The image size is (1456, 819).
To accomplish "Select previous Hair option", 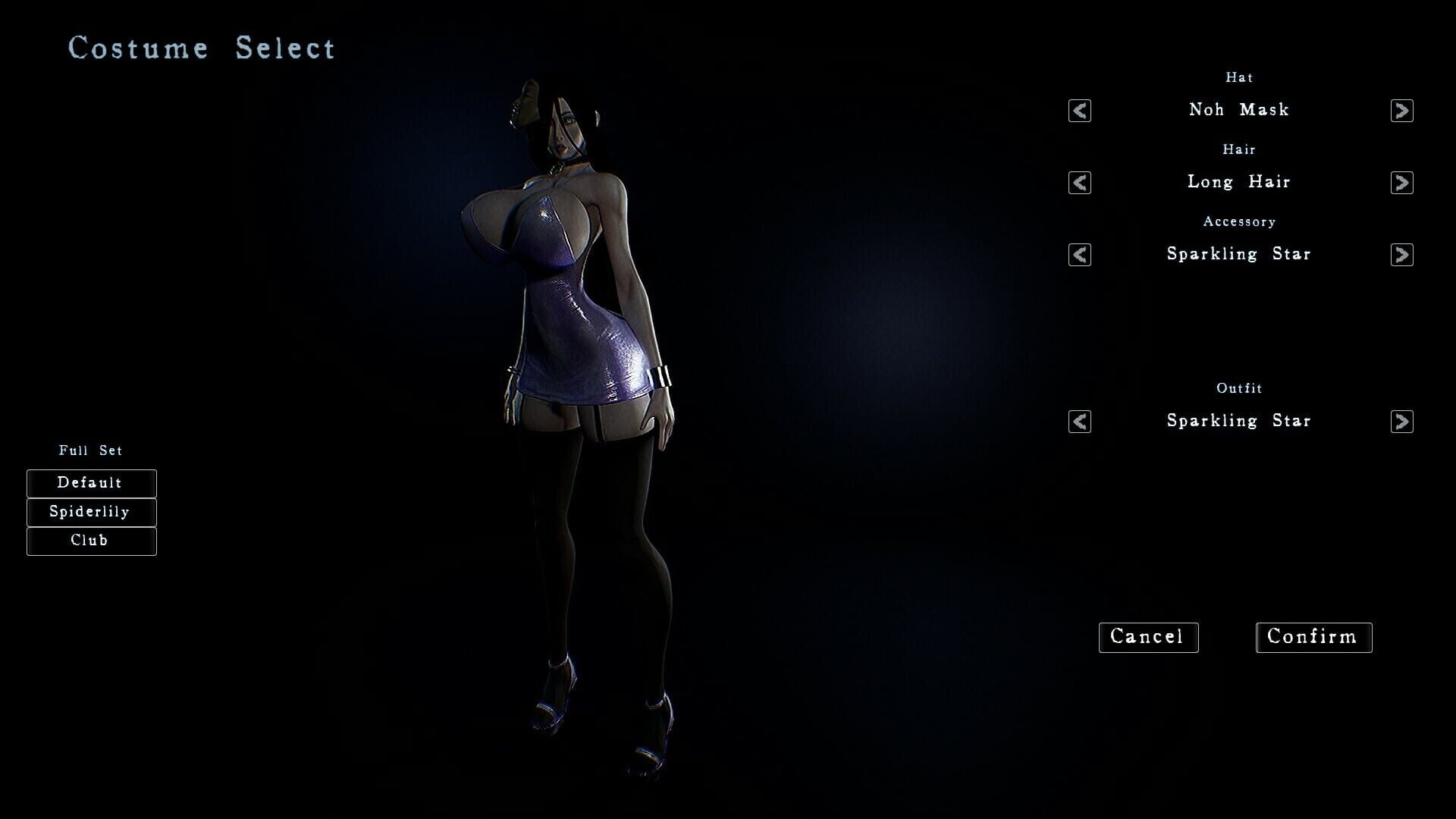I will (x=1078, y=183).
